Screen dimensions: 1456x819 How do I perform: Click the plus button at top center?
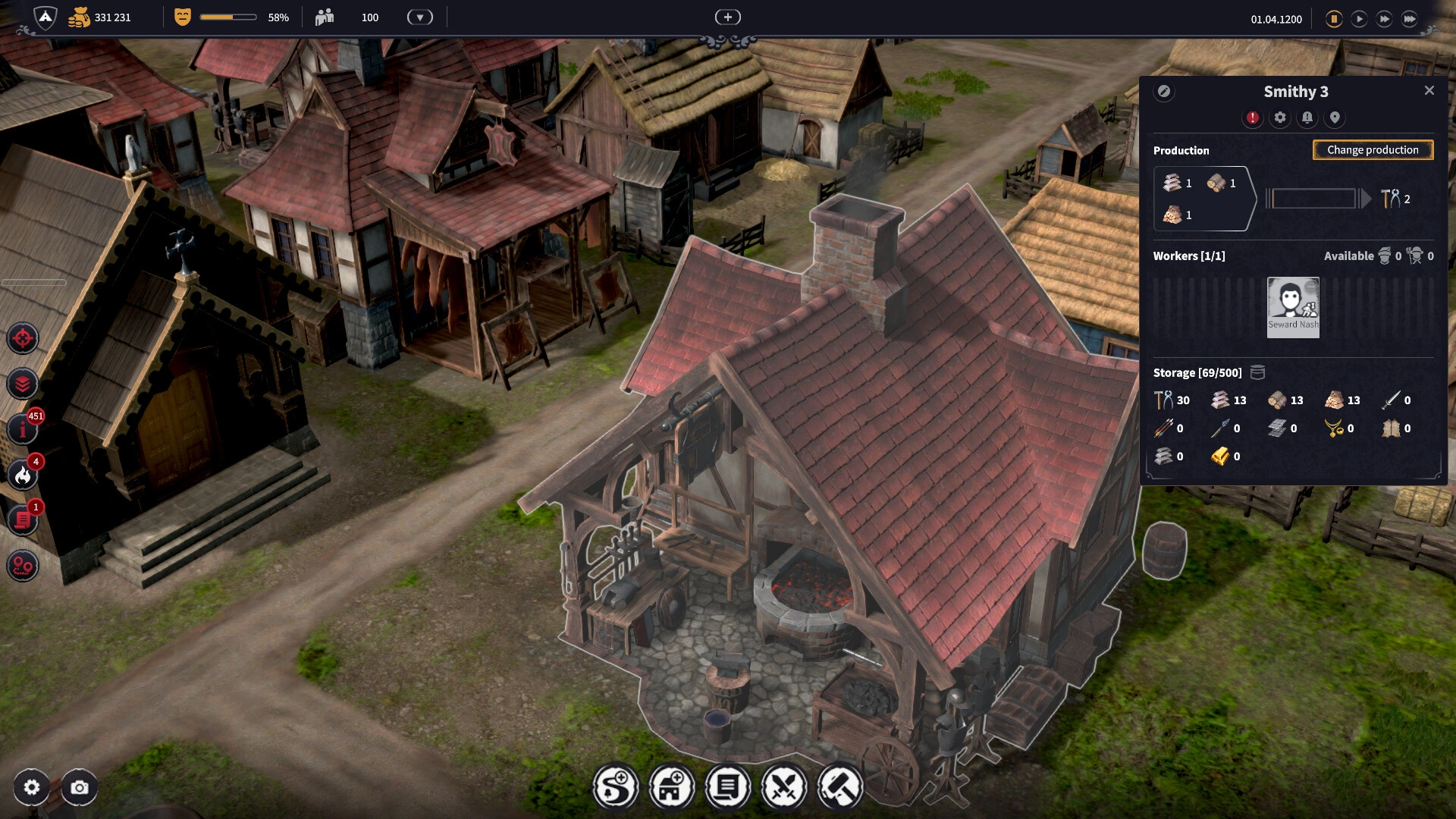point(727,17)
